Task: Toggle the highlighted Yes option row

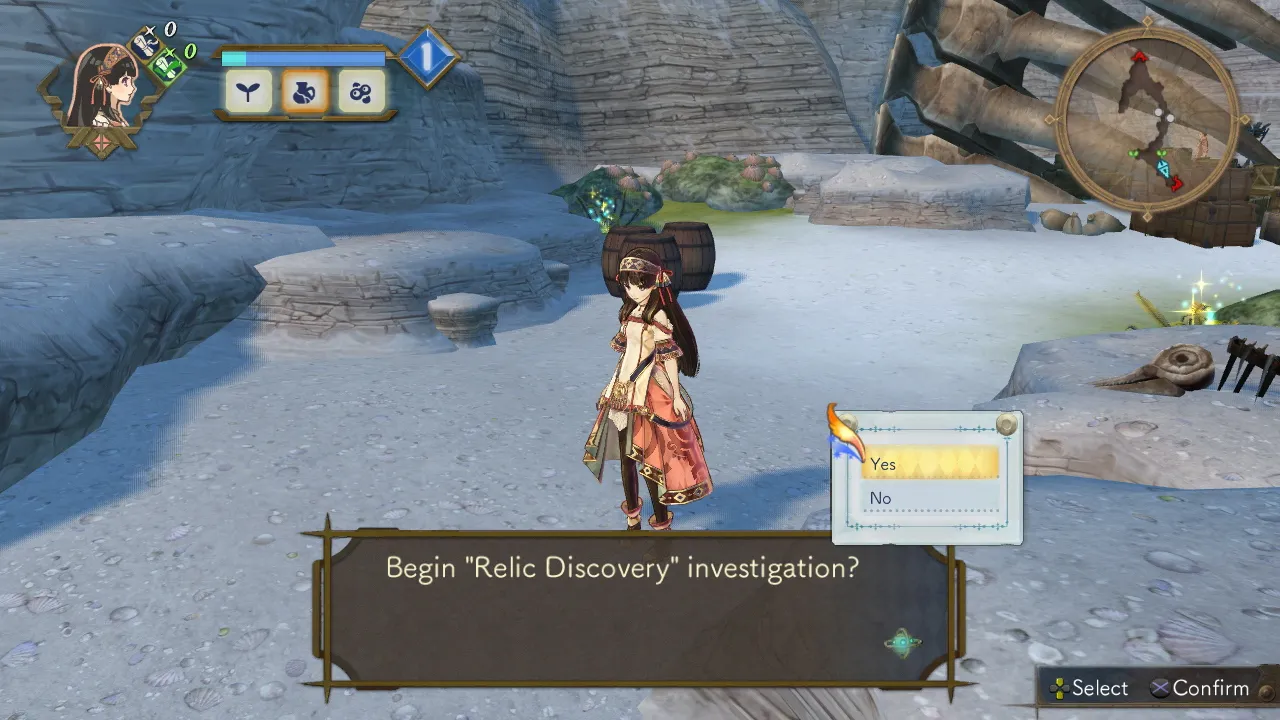Action: (x=930, y=464)
